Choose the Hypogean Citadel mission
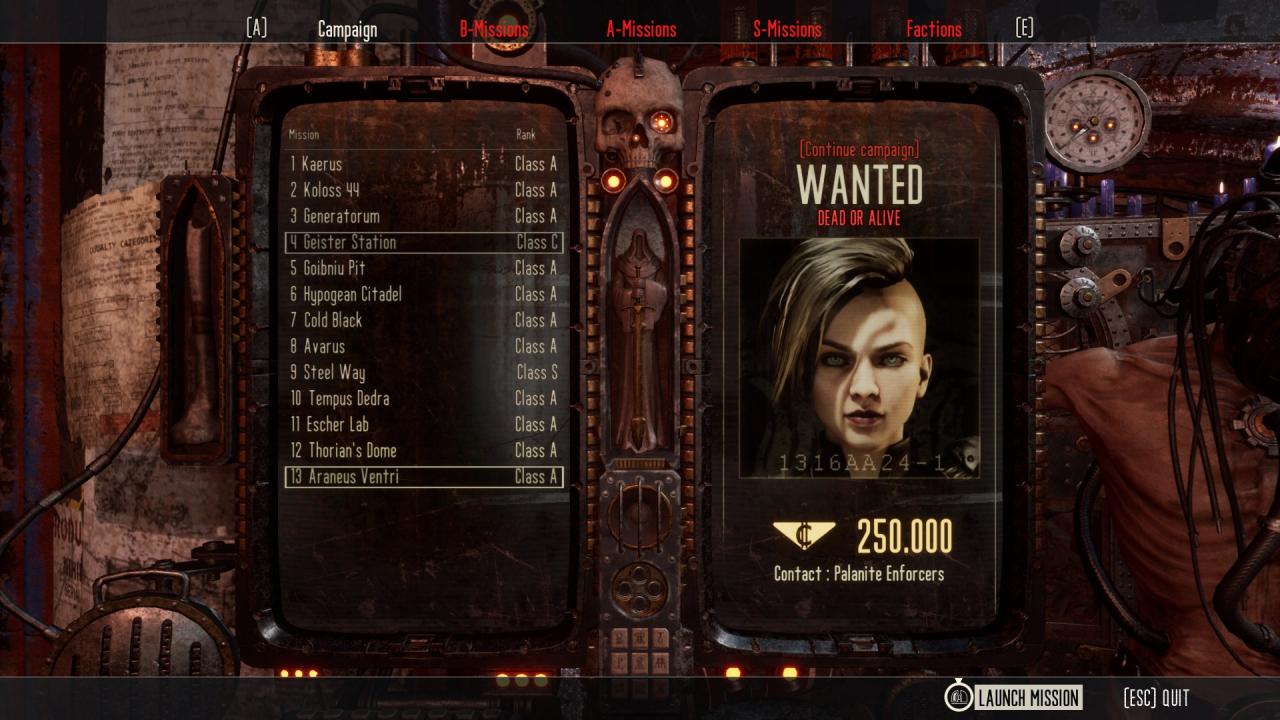Viewport: 1280px width, 720px height. pos(423,294)
